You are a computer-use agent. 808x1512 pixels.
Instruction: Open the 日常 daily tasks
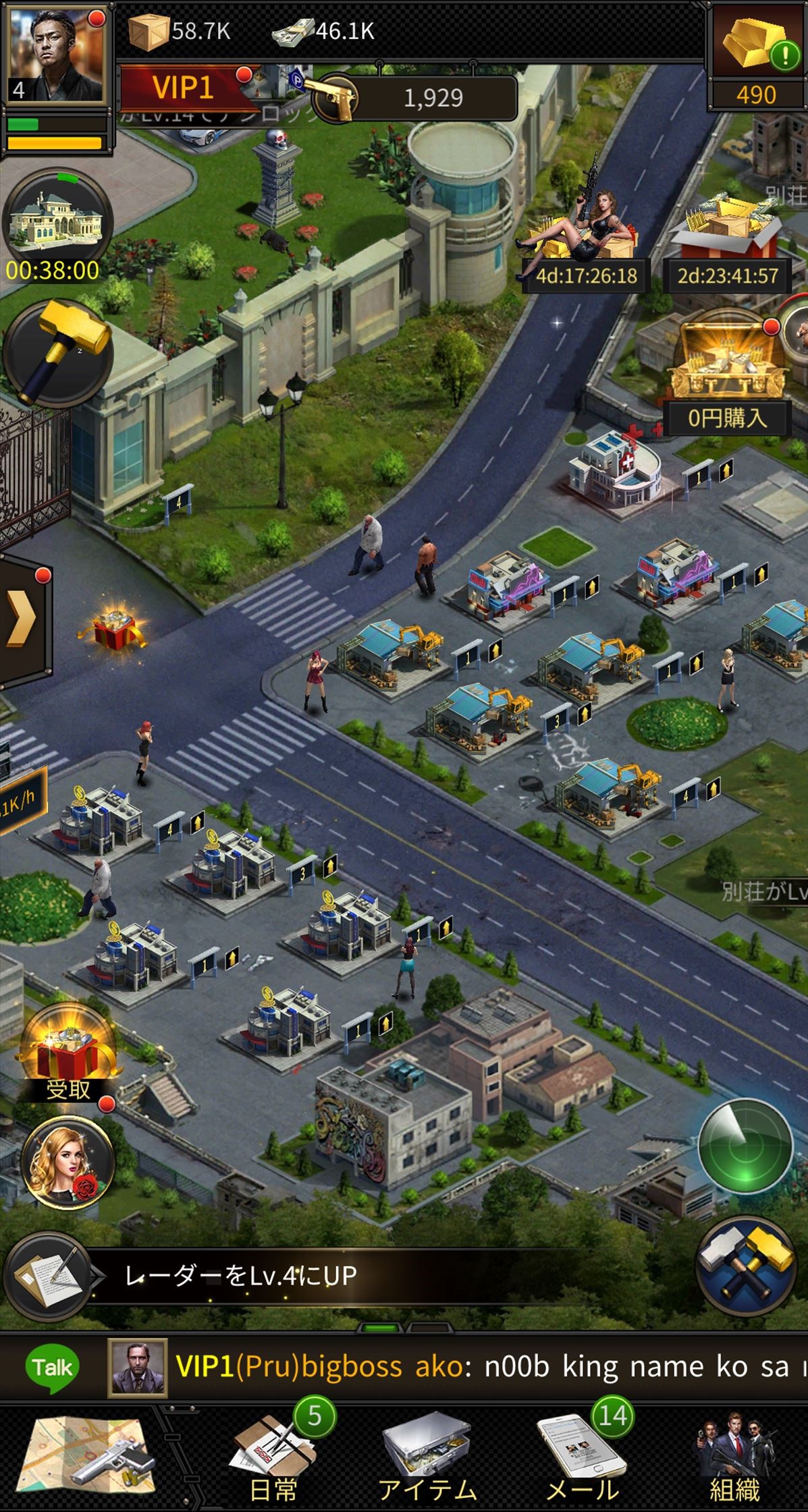[273, 1461]
